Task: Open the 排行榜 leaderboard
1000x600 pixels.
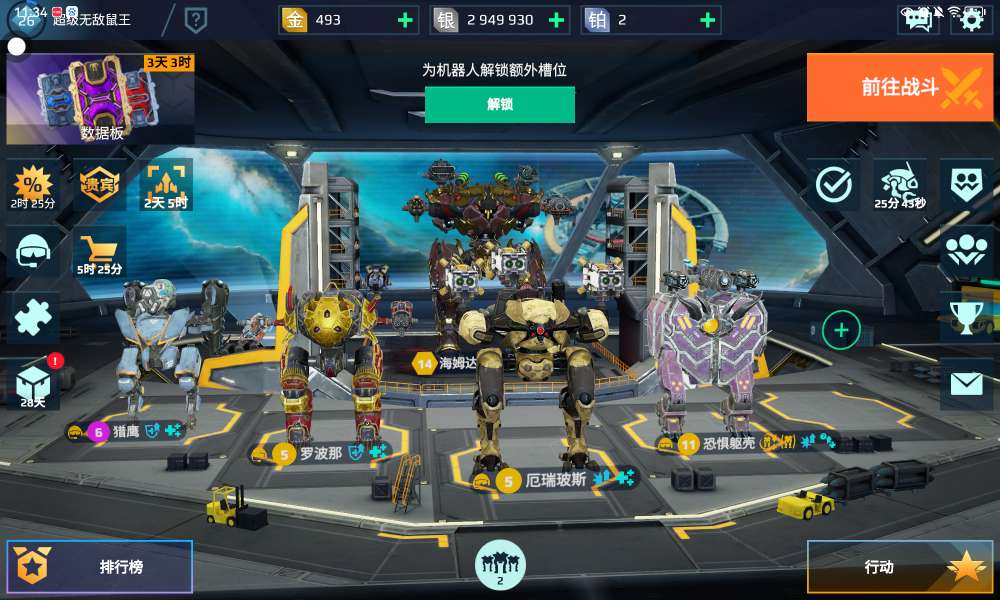Action: 100,567
